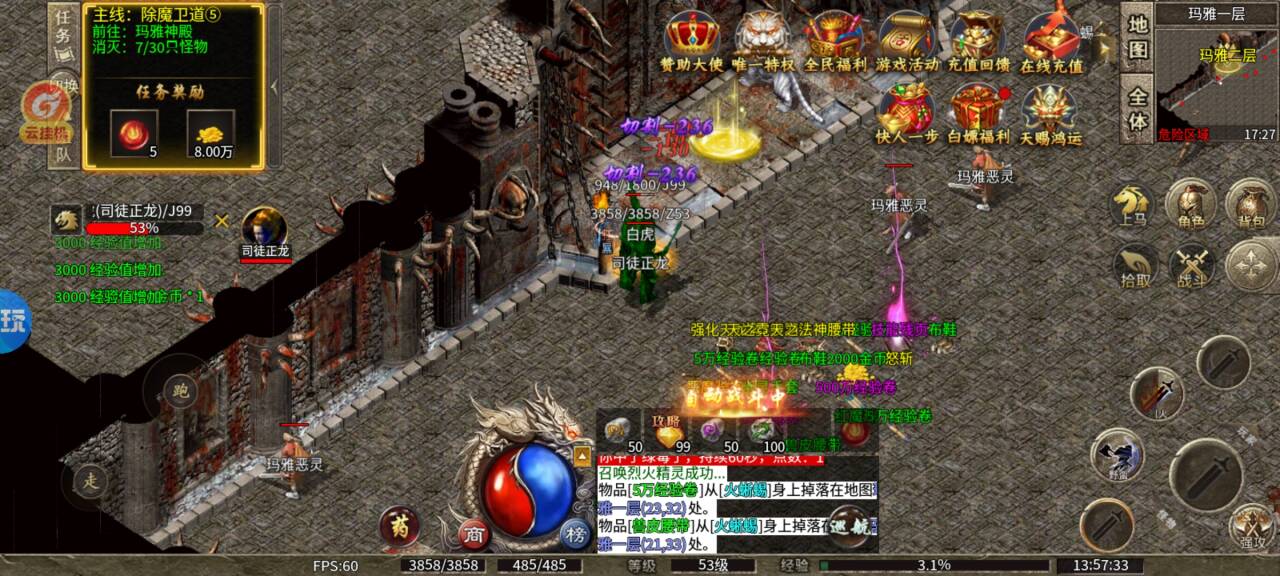The image size is (1280, 576).
Task: Open the 药 potion button
Action: point(398,525)
